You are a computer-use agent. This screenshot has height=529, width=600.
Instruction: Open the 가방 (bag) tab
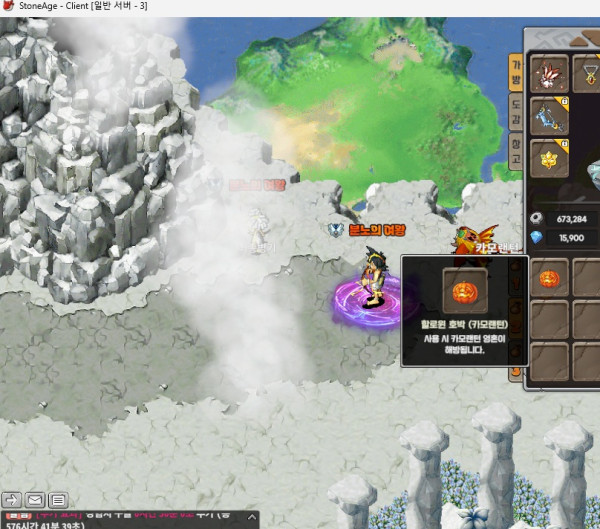(516, 73)
